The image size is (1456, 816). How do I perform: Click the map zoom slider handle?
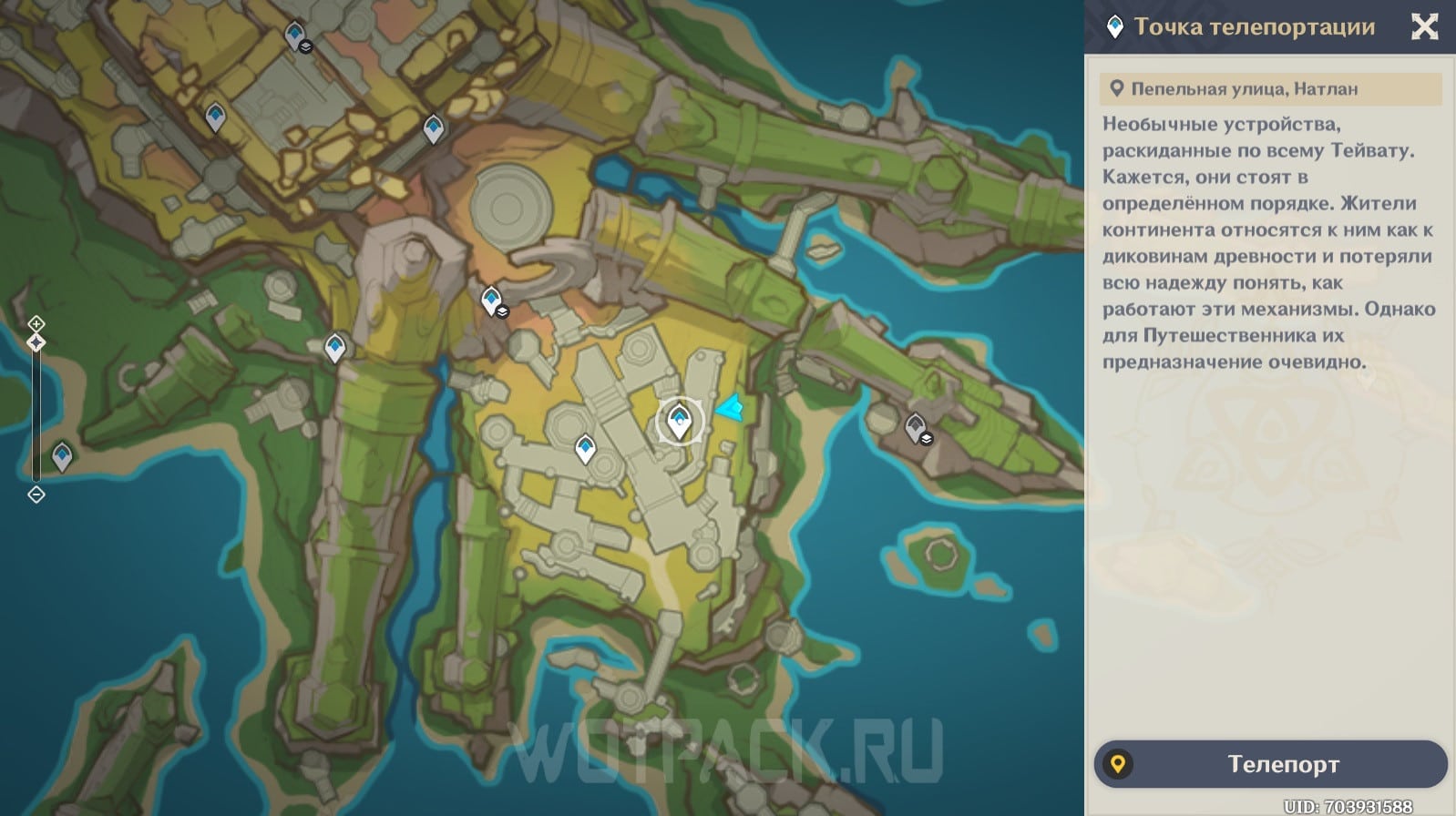pyautogui.click(x=36, y=342)
